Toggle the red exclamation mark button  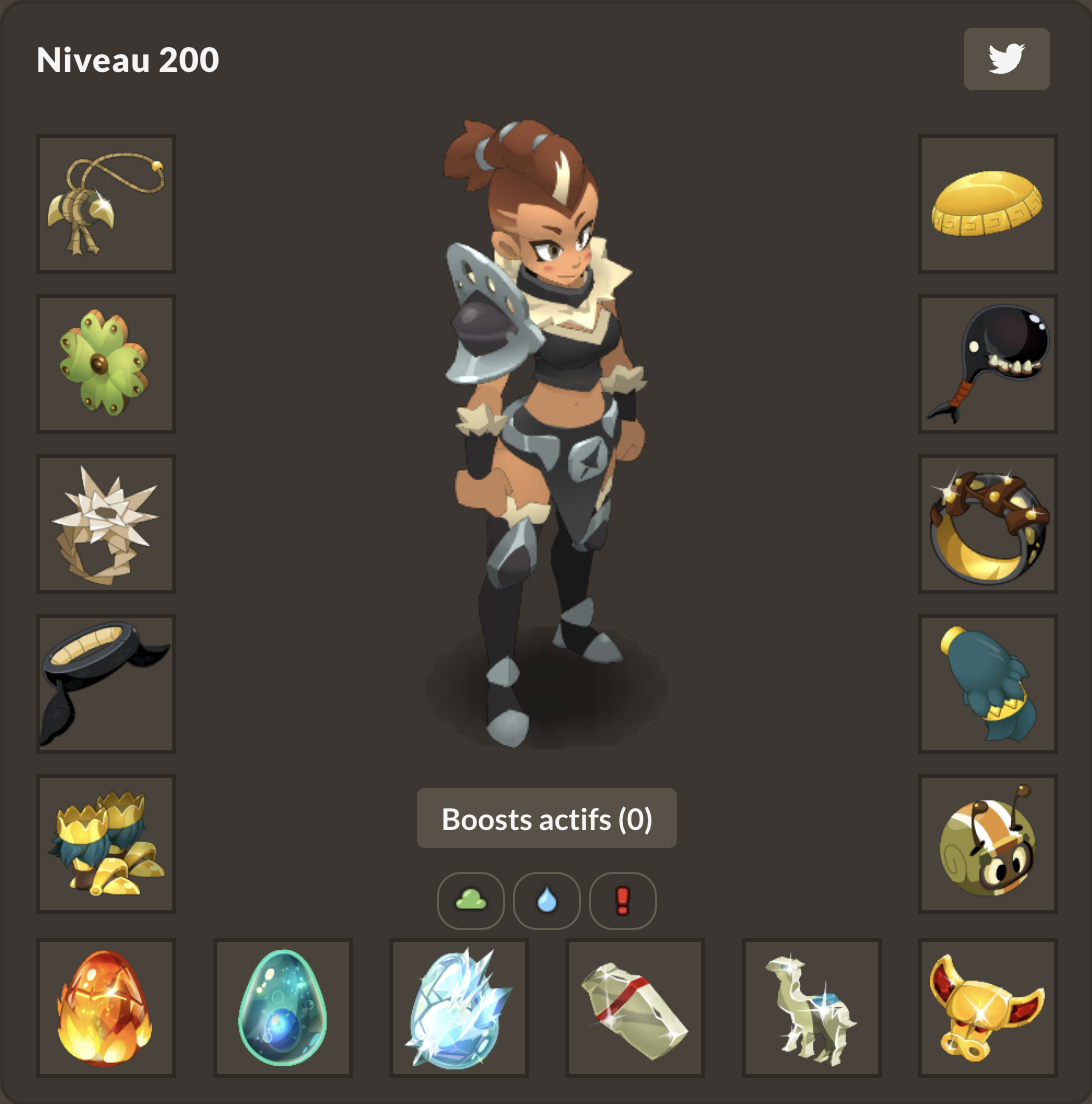[x=623, y=901]
